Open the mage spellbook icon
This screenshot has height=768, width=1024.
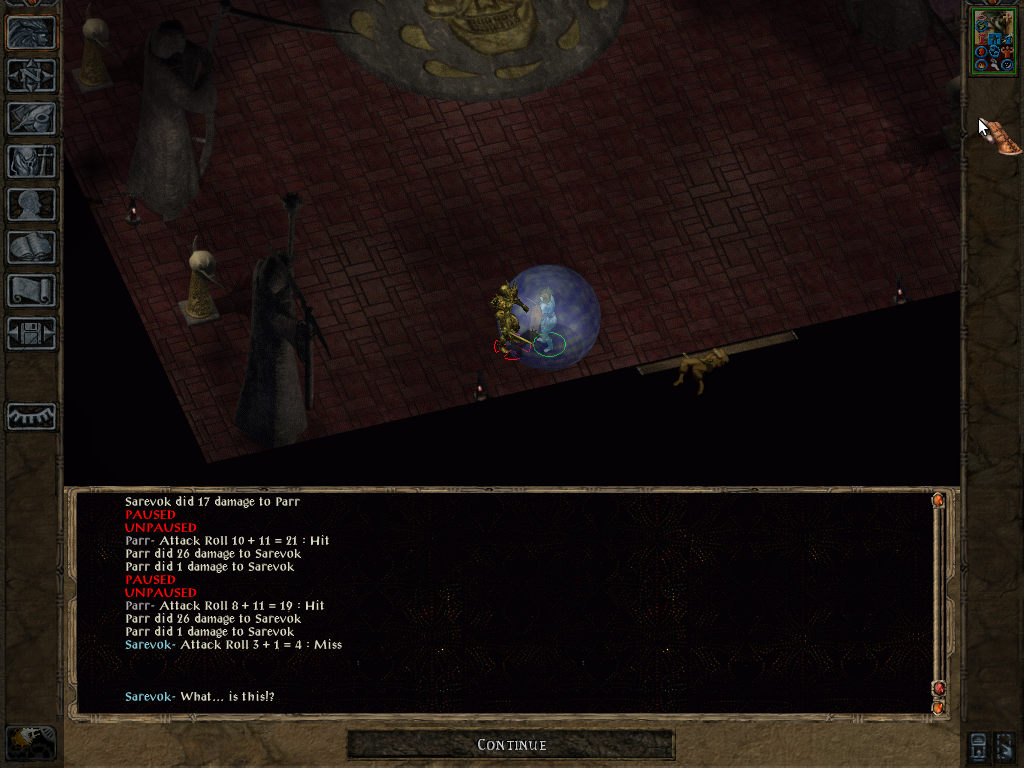click(x=31, y=248)
